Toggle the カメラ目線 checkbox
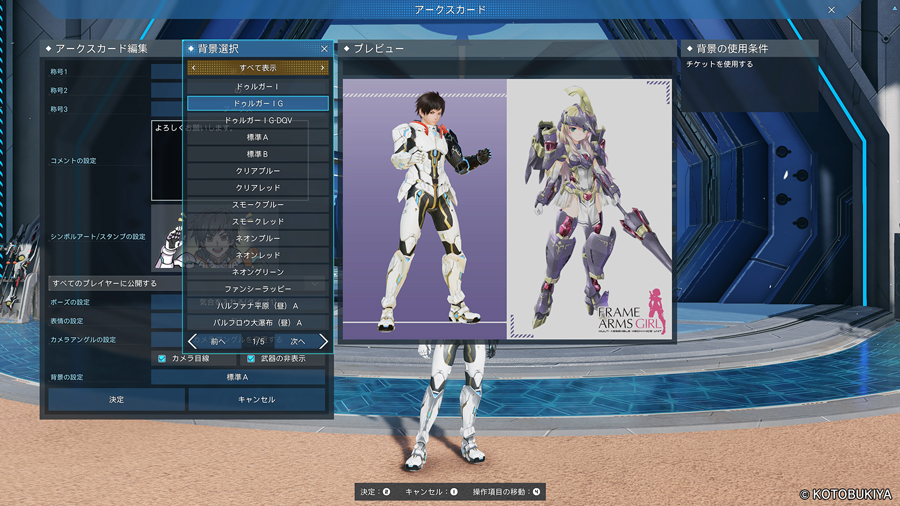This screenshot has height=506, width=900. [x=162, y=358]
